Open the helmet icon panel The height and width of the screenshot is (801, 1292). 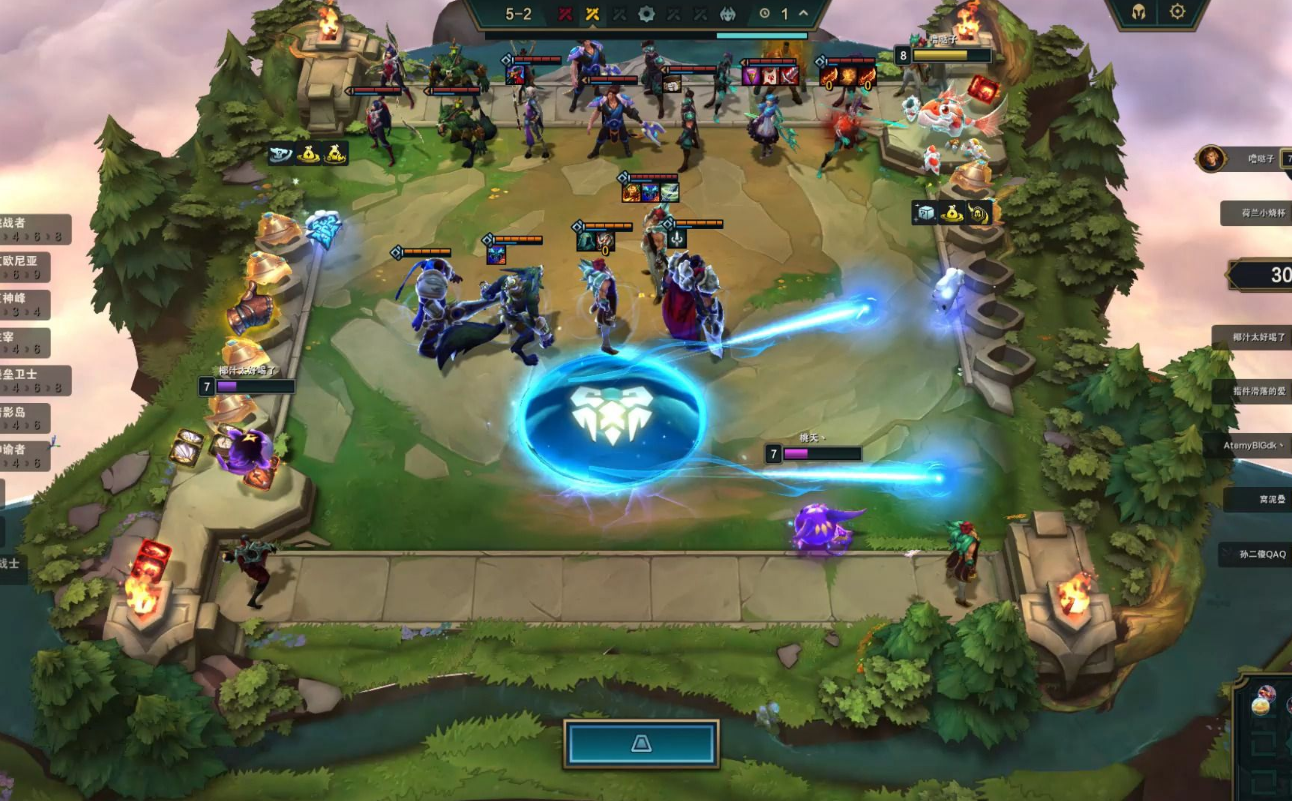[x=1139, y=12]
